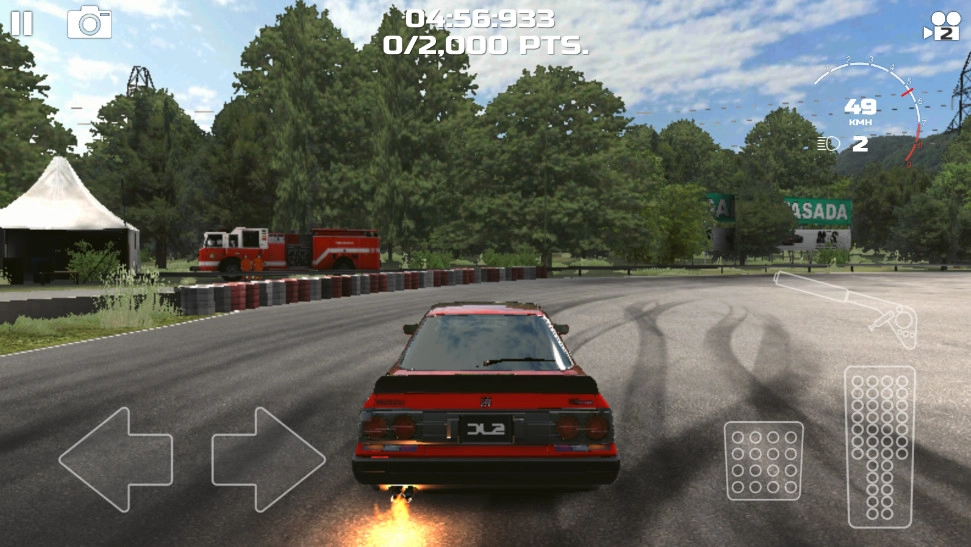Viewport: 971px width, 547px height.
Task: Steer right with the right arrow
Action: (268, 459)
